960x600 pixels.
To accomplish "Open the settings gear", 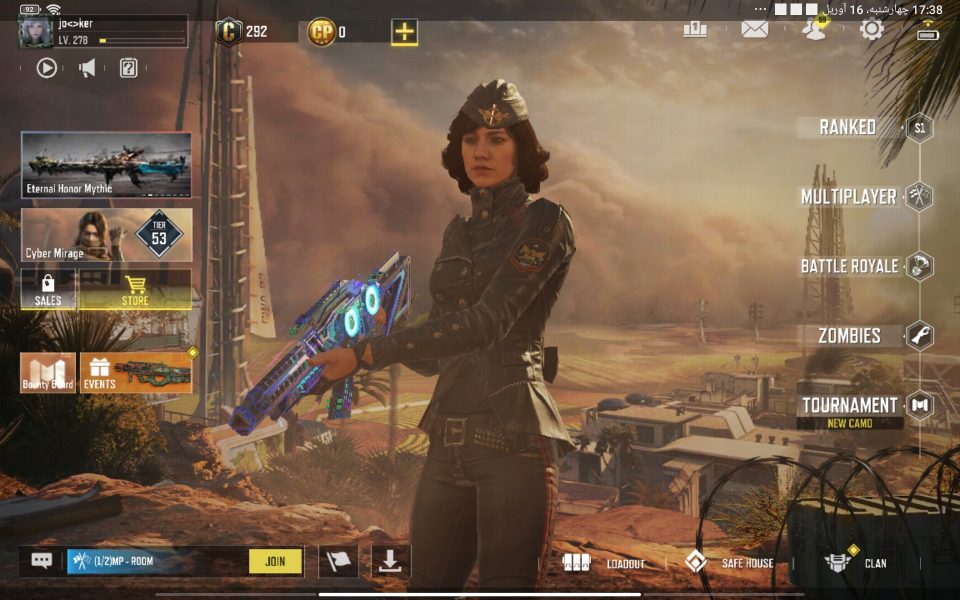I will [872, 29].
